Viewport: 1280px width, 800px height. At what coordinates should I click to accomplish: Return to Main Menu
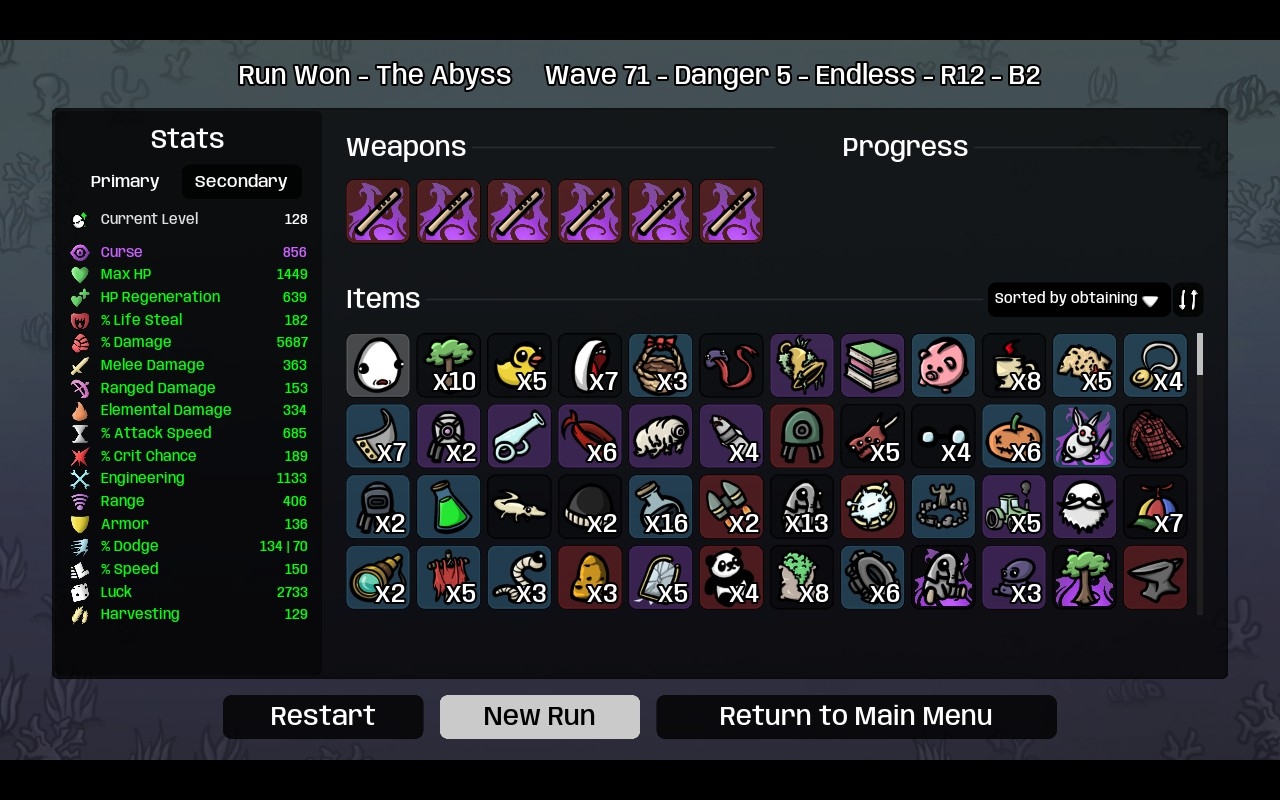point(856,717)
